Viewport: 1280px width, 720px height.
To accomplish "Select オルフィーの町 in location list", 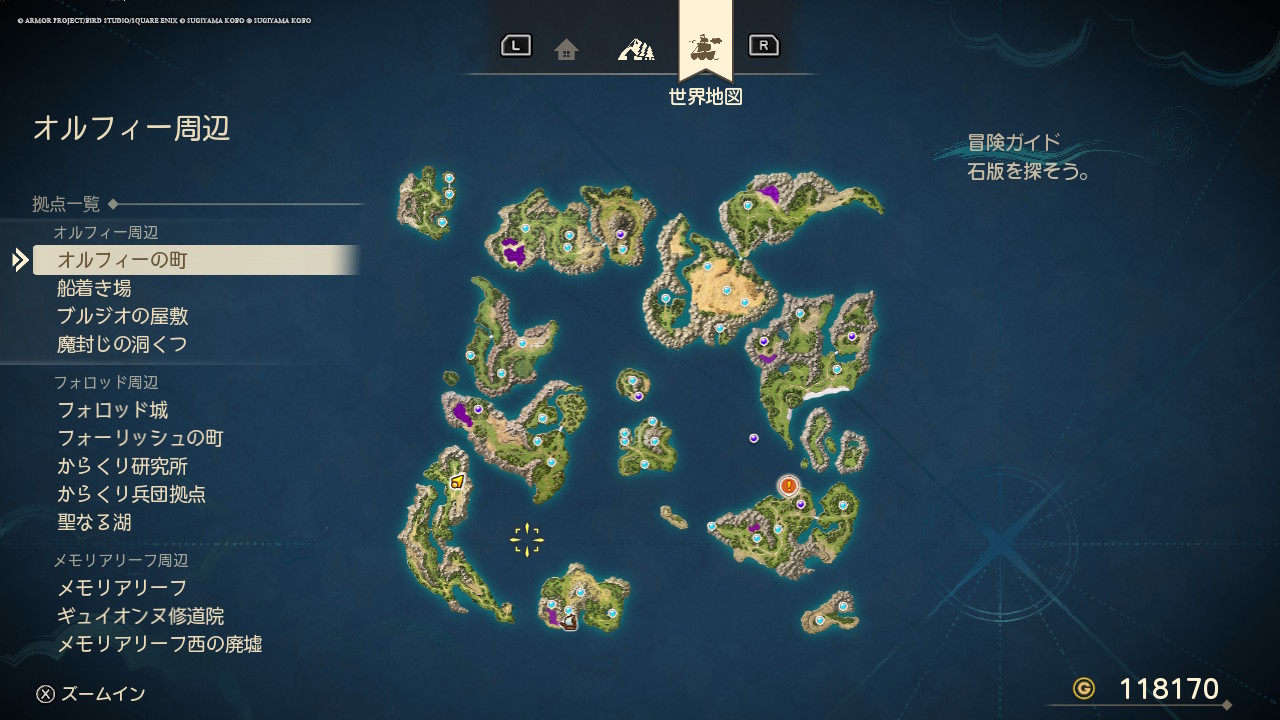I will 122,260.
